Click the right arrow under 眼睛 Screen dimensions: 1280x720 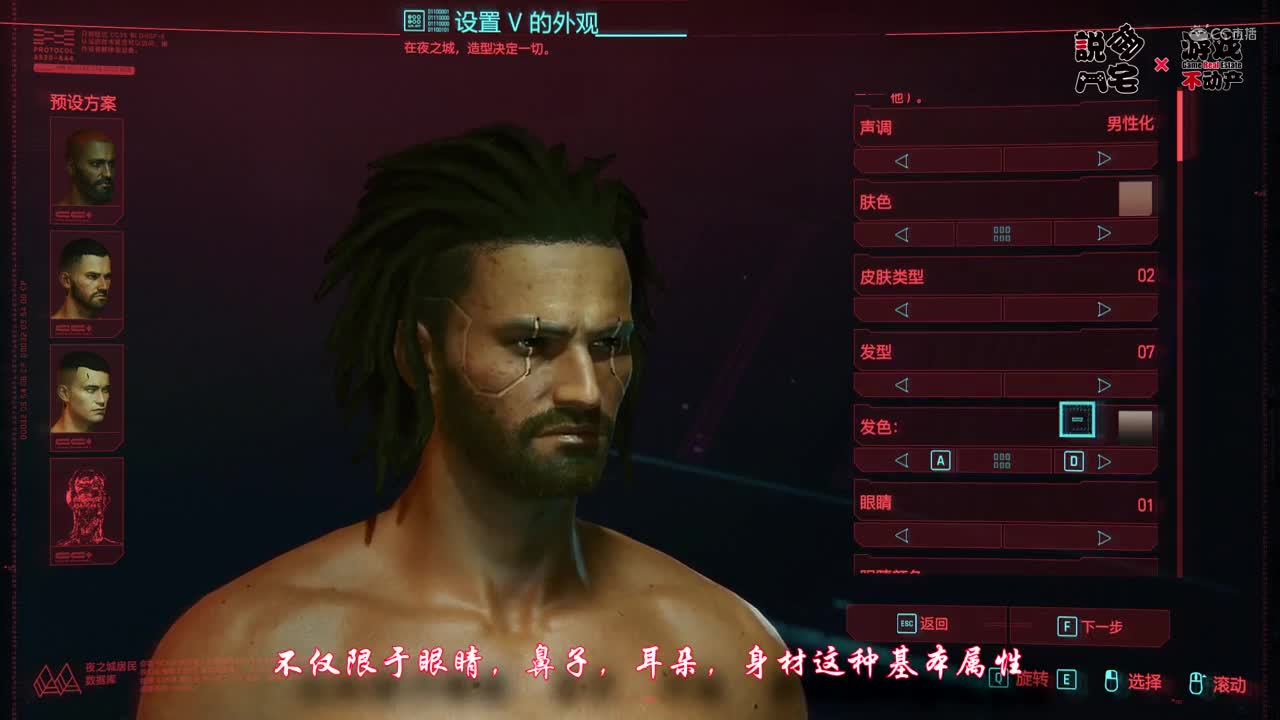tap(1105, 537)
